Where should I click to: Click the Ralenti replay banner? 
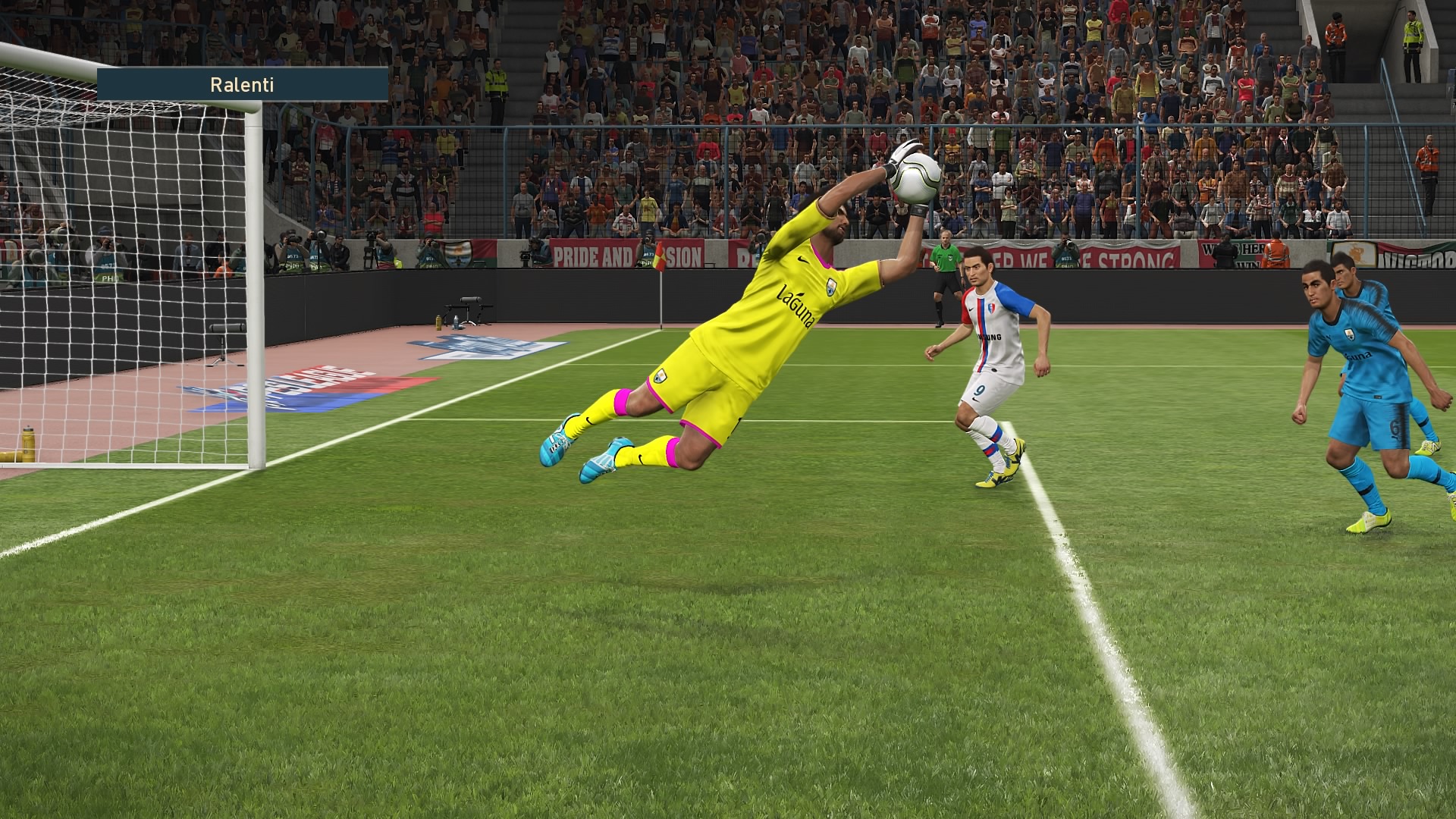click(243, 85)
